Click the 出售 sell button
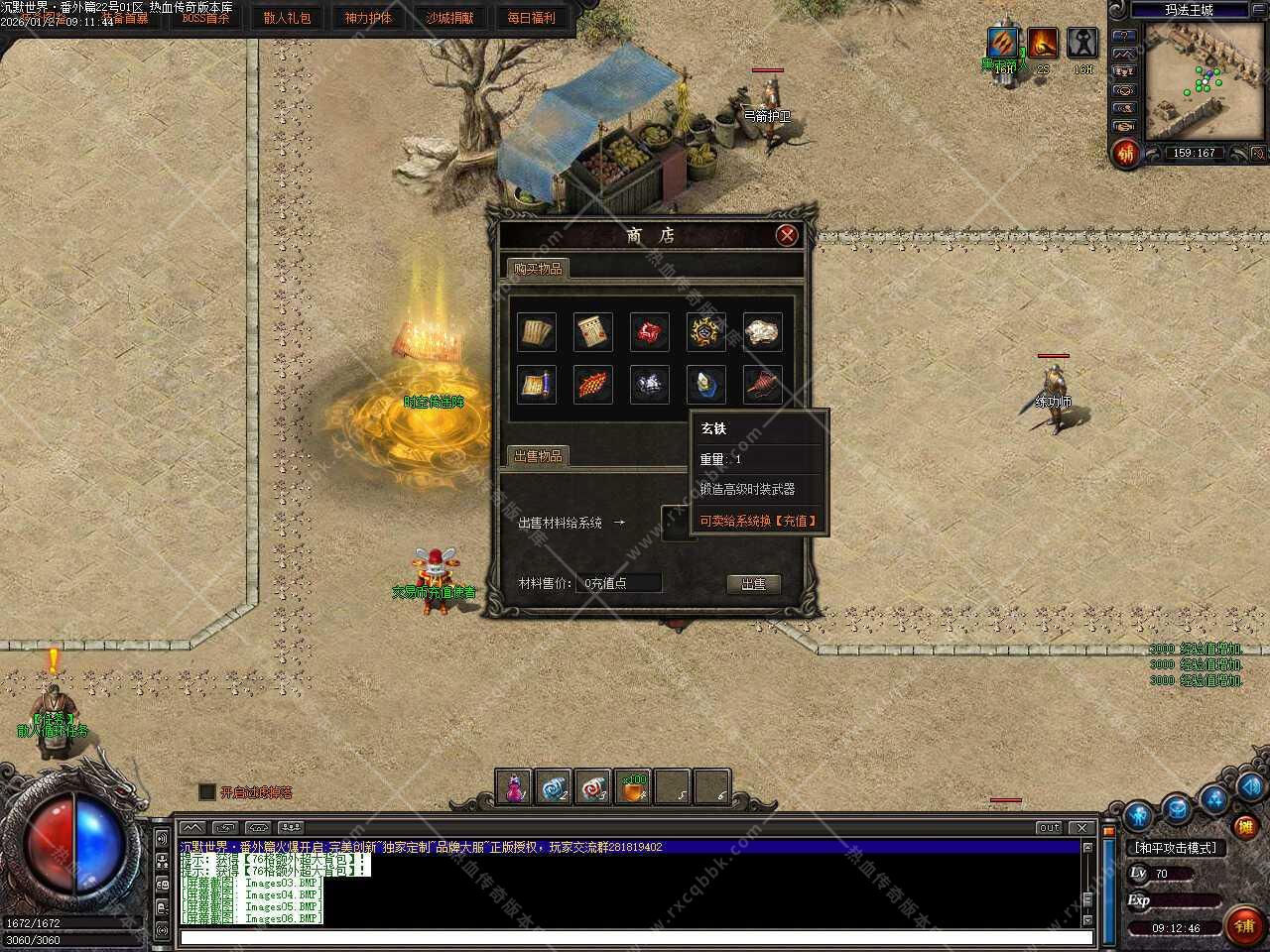 coord(753,584)
